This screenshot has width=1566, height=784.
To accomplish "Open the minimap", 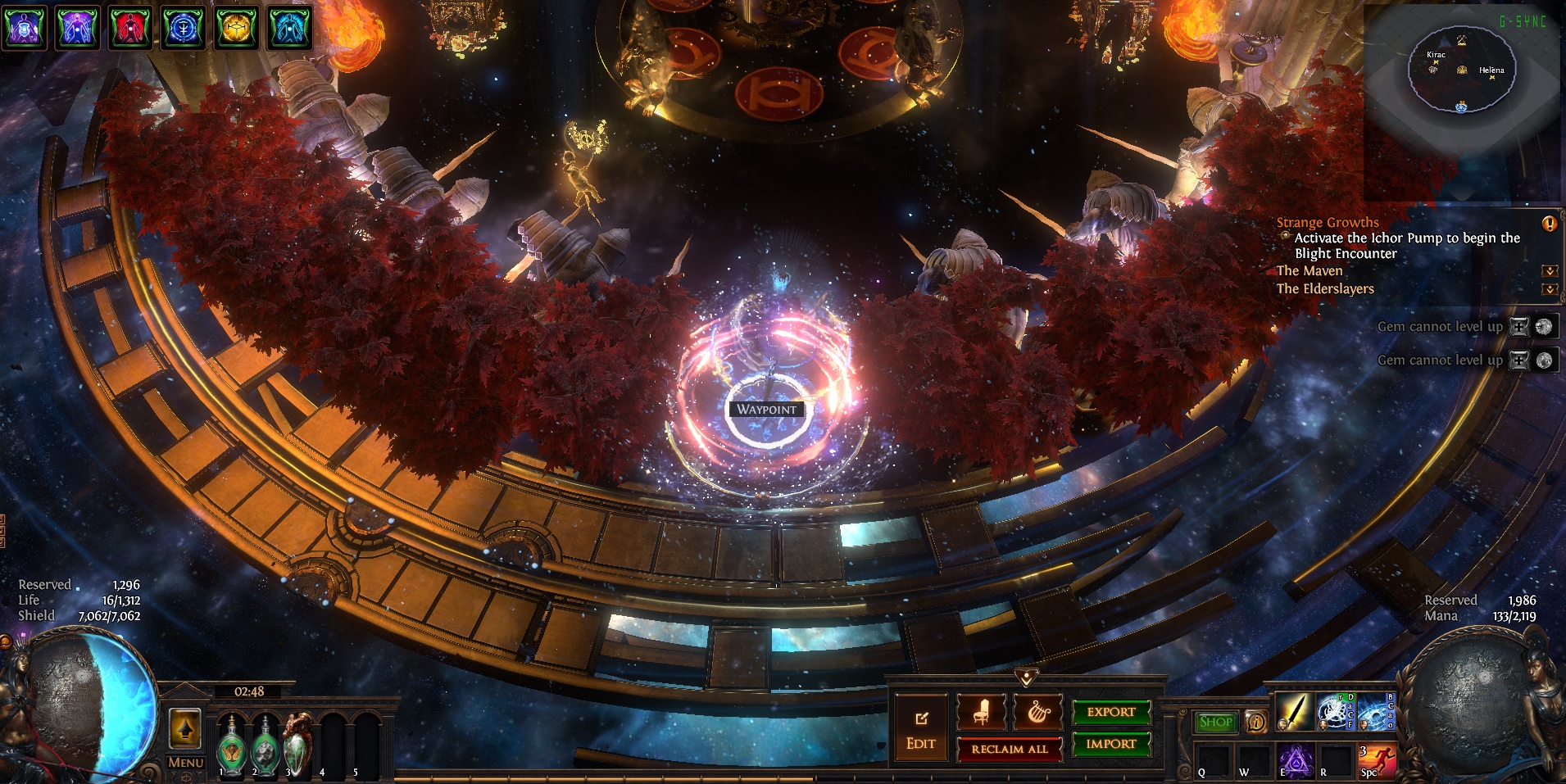I will pyautogui.click(x=1461, y=74).
